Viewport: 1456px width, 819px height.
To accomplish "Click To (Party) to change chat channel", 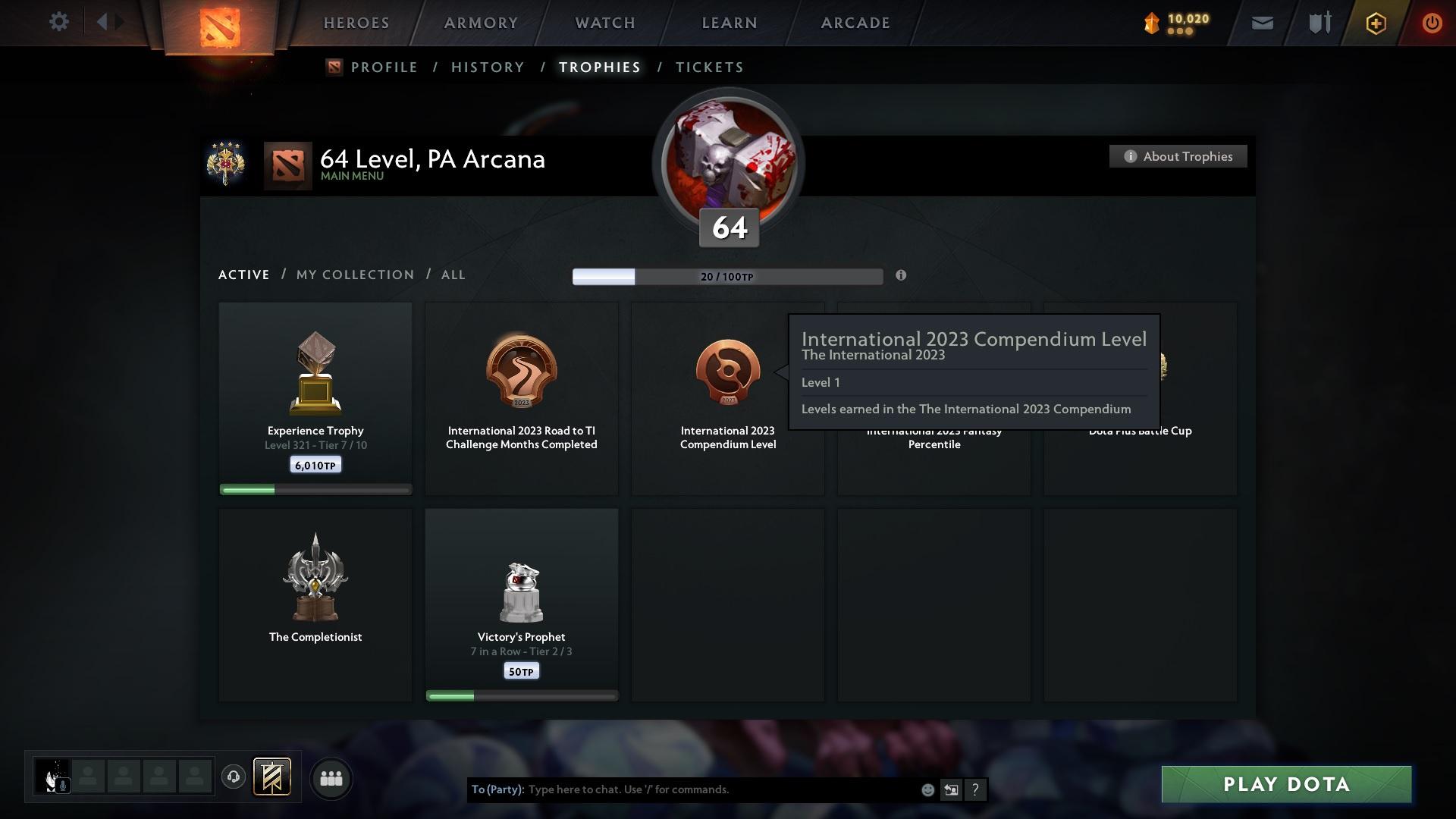I will click(x=499, y=789).
